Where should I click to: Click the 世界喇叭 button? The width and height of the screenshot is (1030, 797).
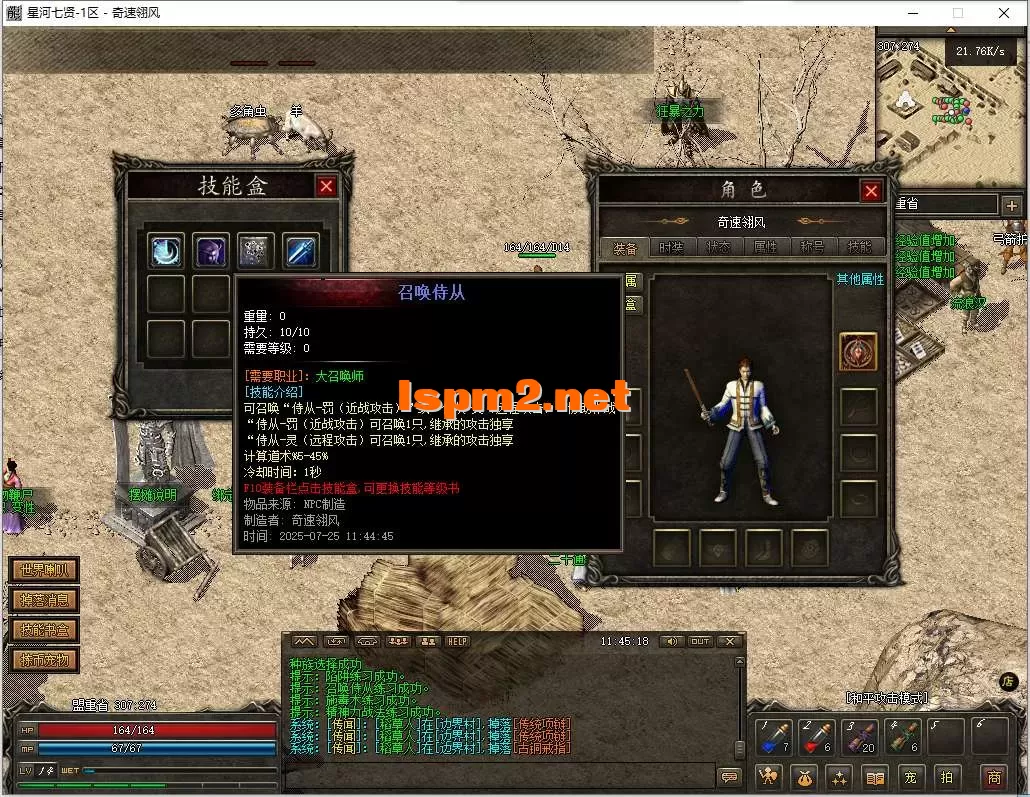click(45, 570)
